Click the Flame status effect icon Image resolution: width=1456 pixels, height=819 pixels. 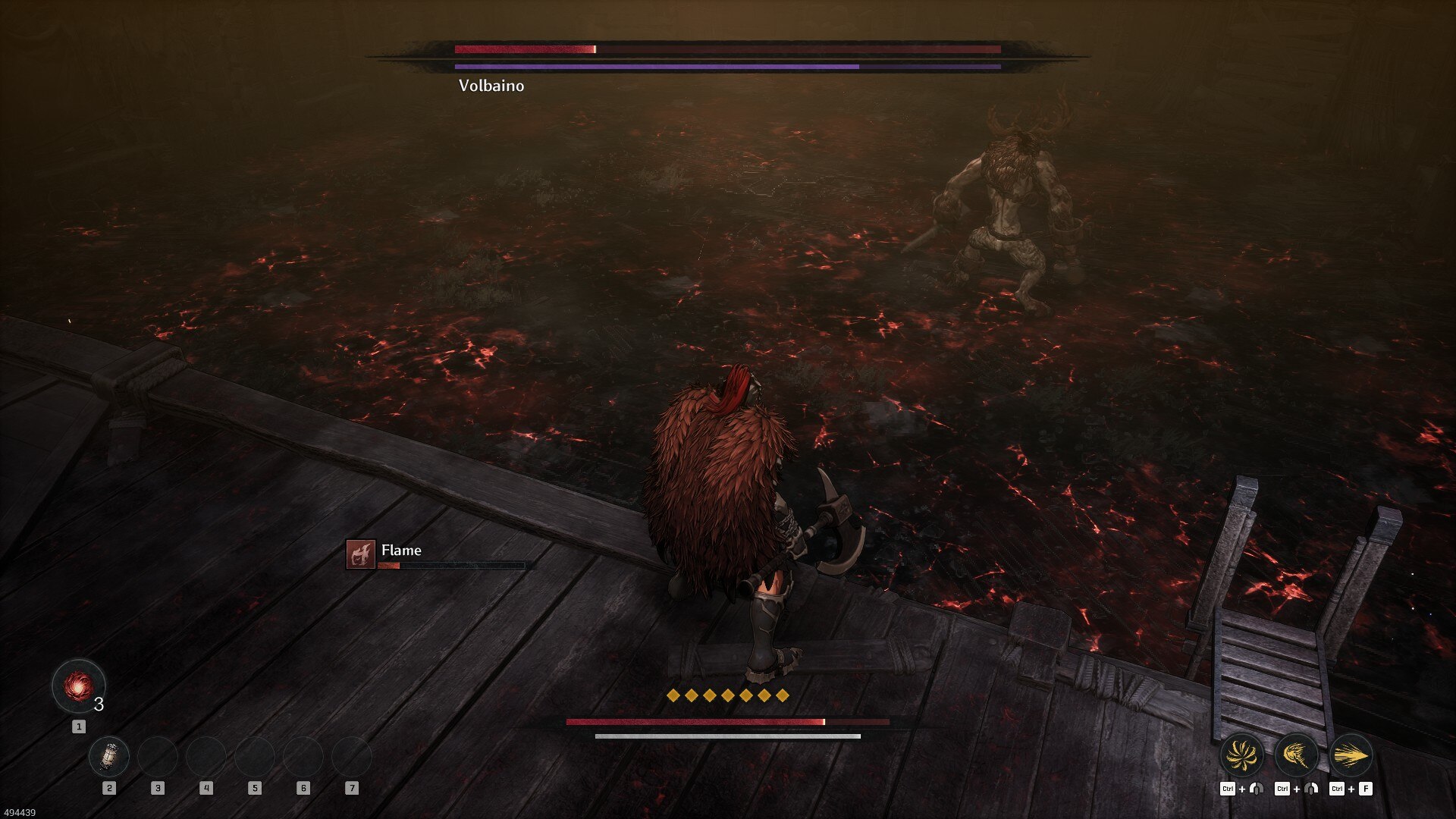pyautogui.click(x=361, y=554)
